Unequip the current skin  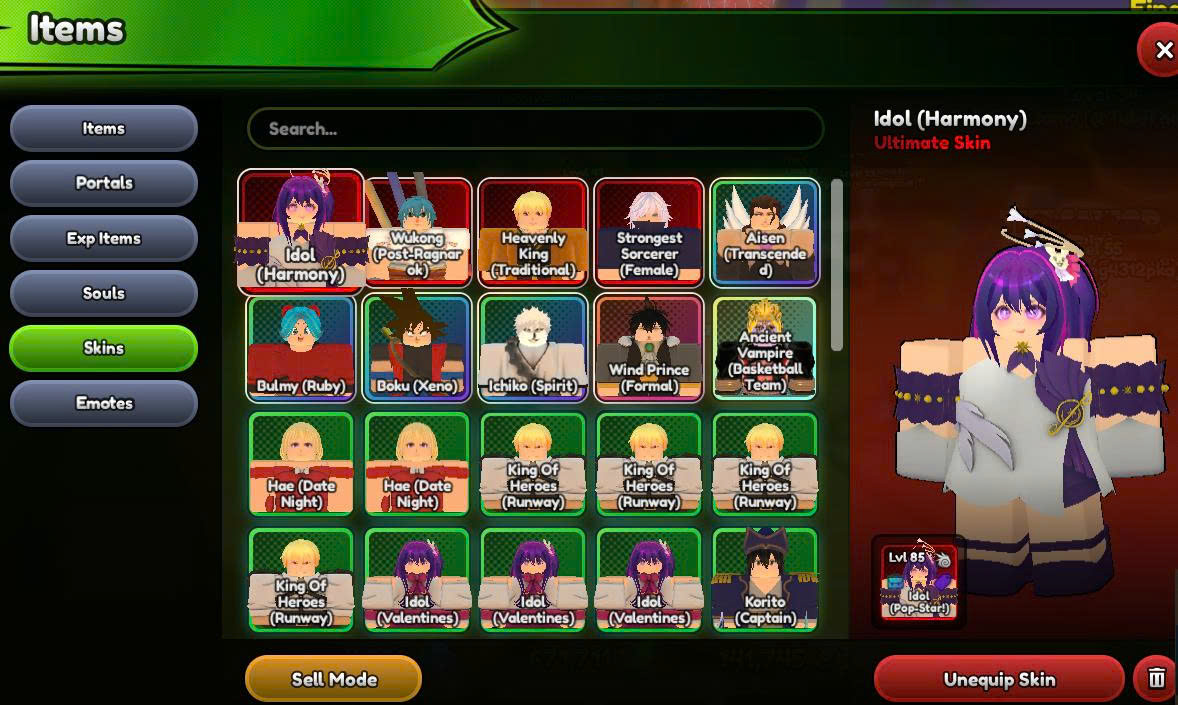tap(998, 679)
